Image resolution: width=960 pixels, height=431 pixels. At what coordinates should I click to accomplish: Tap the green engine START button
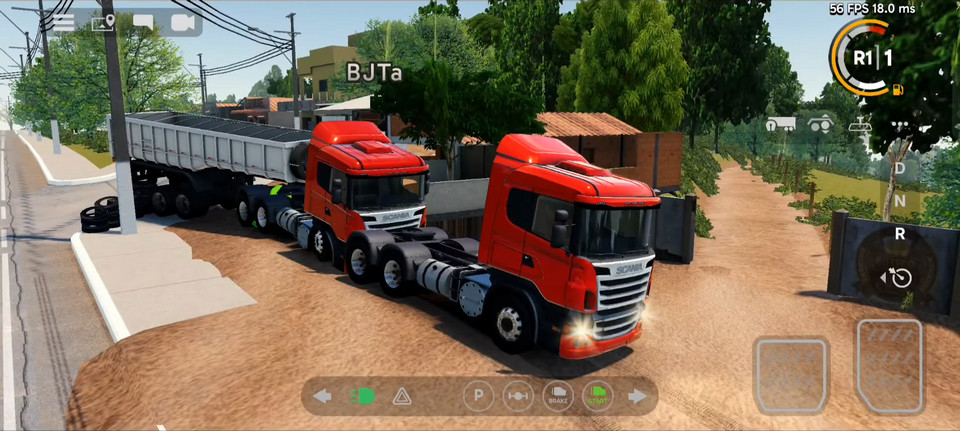[598, 396]
